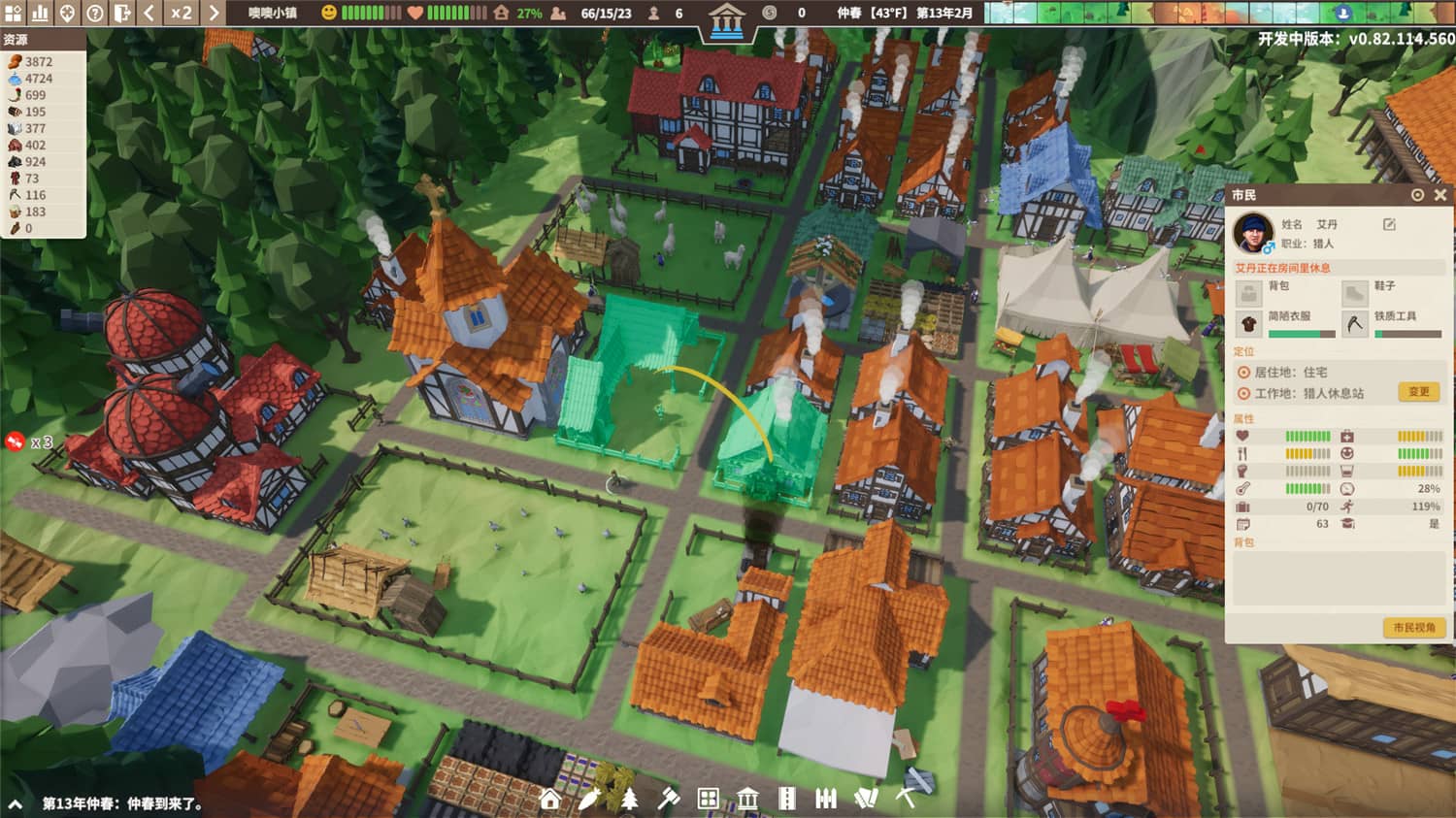Open the farming category with the carrot icon
Viewport: 1456px width, 818px height.
[x=591, y=800]
